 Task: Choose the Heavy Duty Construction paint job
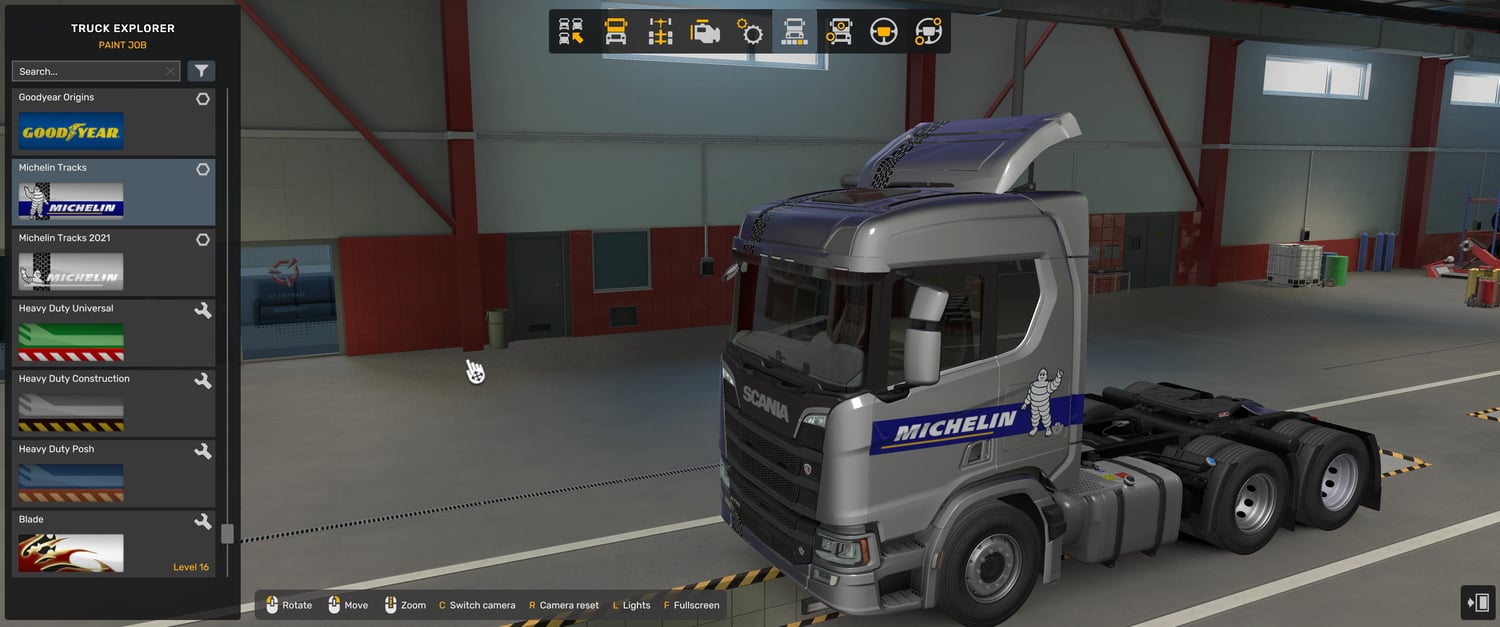[x=113, y=404]
